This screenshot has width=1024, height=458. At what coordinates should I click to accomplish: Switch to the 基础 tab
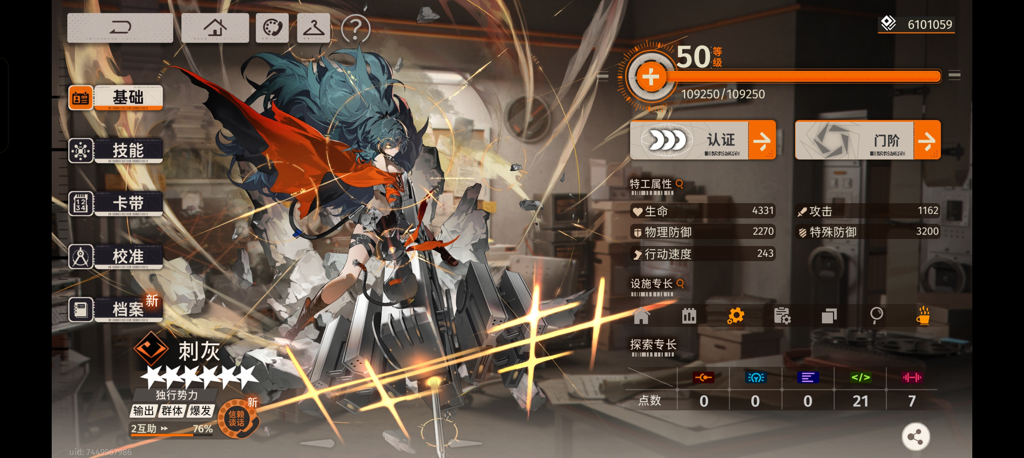tap(115, 97)
